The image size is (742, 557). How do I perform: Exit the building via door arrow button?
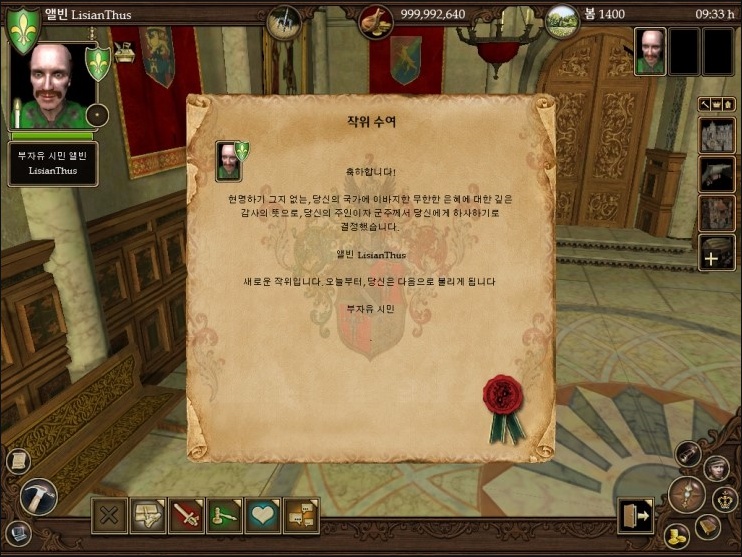tap(634, 516)
